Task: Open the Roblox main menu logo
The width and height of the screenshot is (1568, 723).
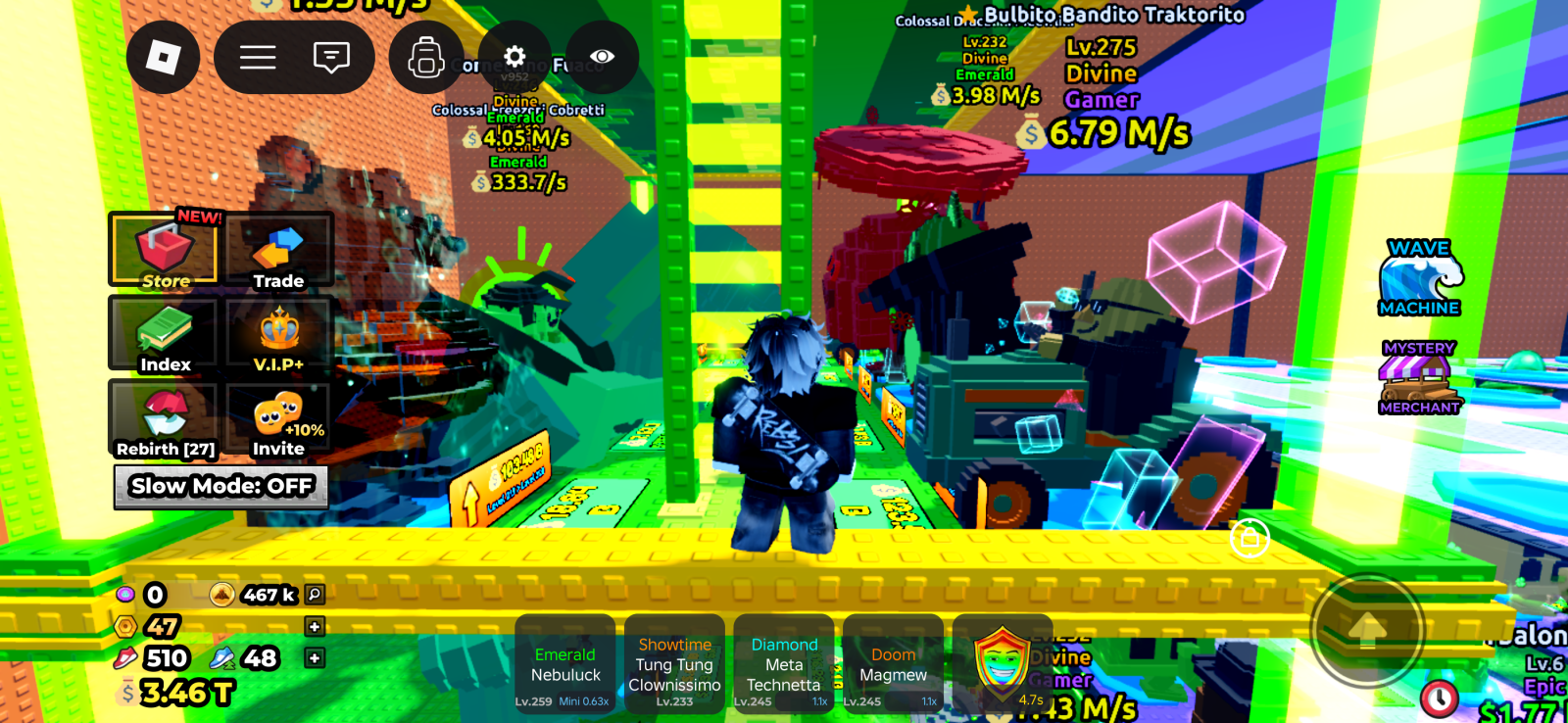Action: (x=163, y=58)
